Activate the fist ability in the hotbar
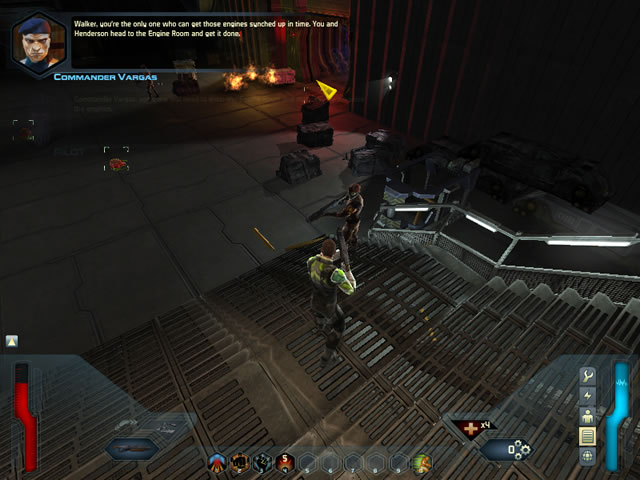The height and width of the screenshot is (480, 640). (240, 463)
